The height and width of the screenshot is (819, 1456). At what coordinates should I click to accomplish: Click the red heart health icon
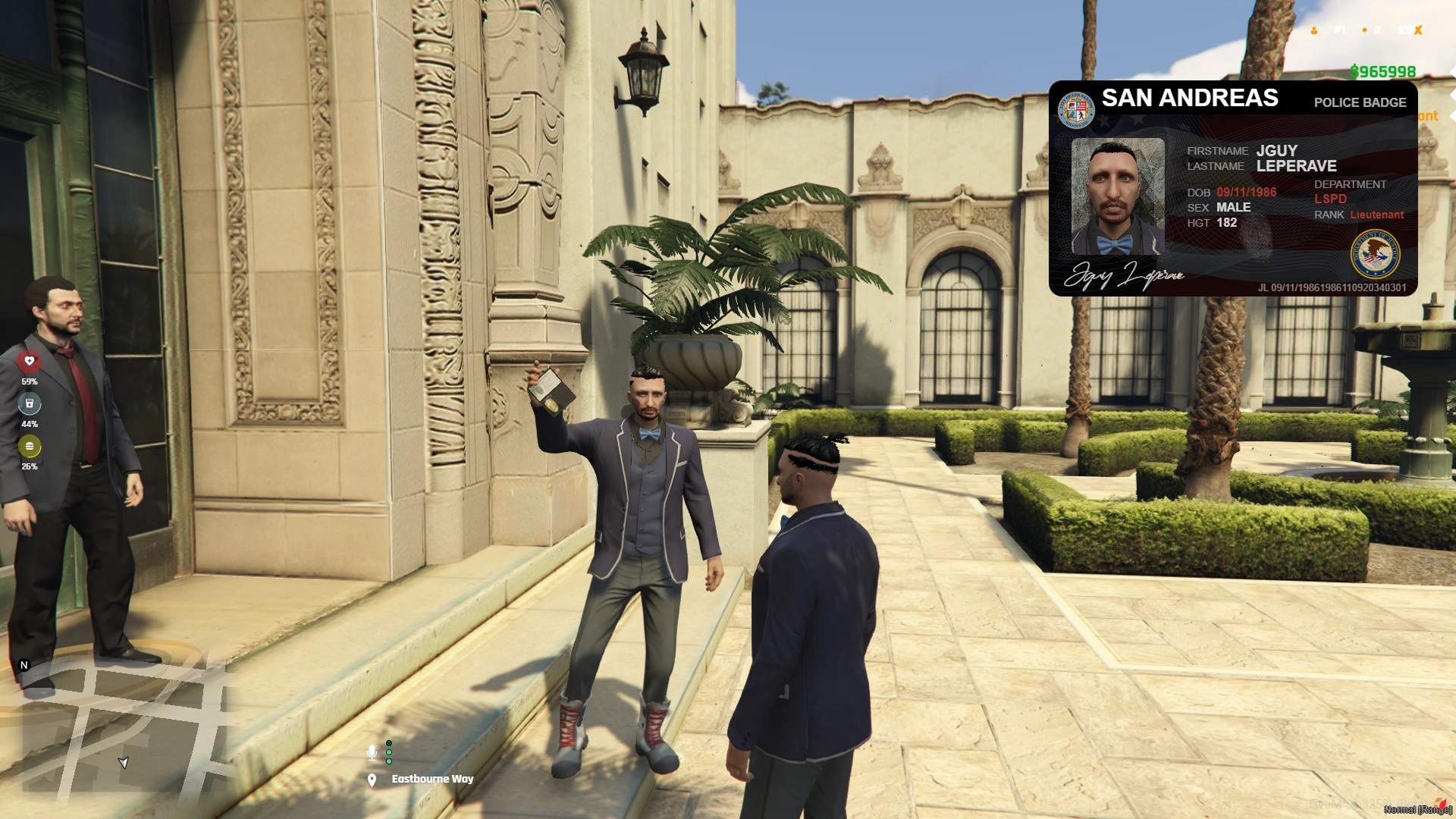[x=30, y=361]
